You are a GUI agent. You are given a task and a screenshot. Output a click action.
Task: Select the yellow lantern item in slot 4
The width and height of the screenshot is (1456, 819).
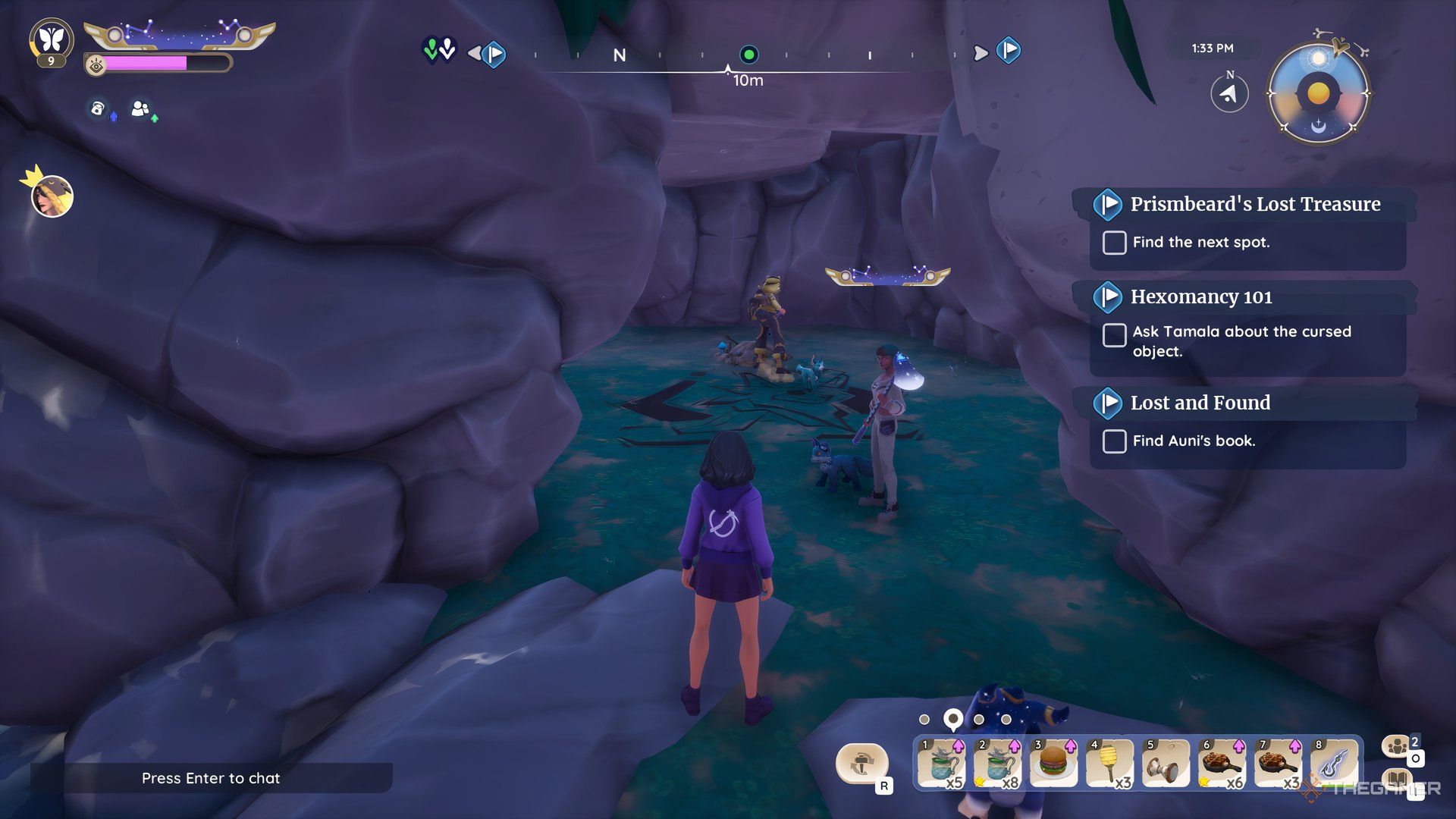(x=1109, y=762)
